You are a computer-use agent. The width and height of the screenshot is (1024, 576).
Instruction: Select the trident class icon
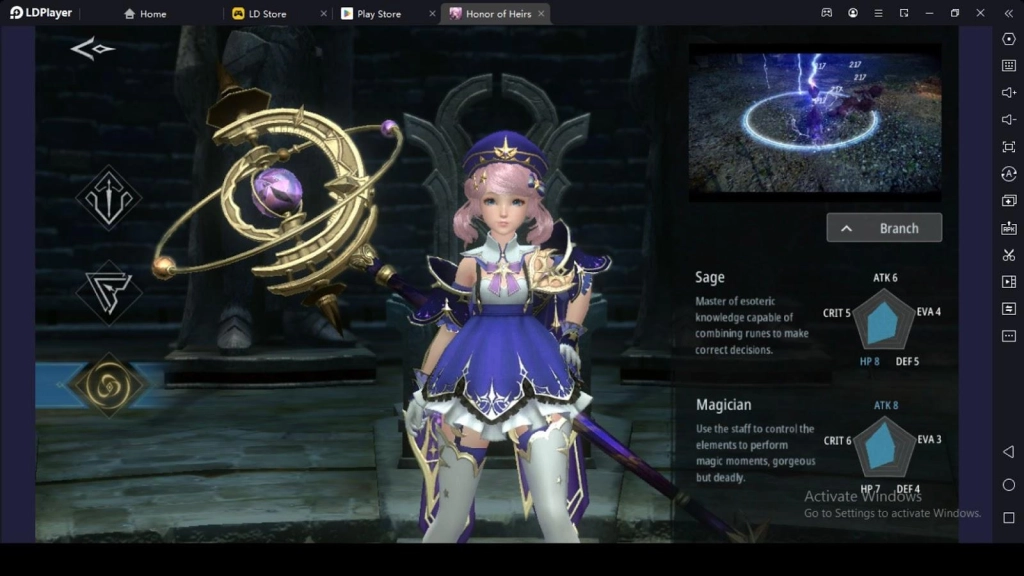(x=108, y=198)
